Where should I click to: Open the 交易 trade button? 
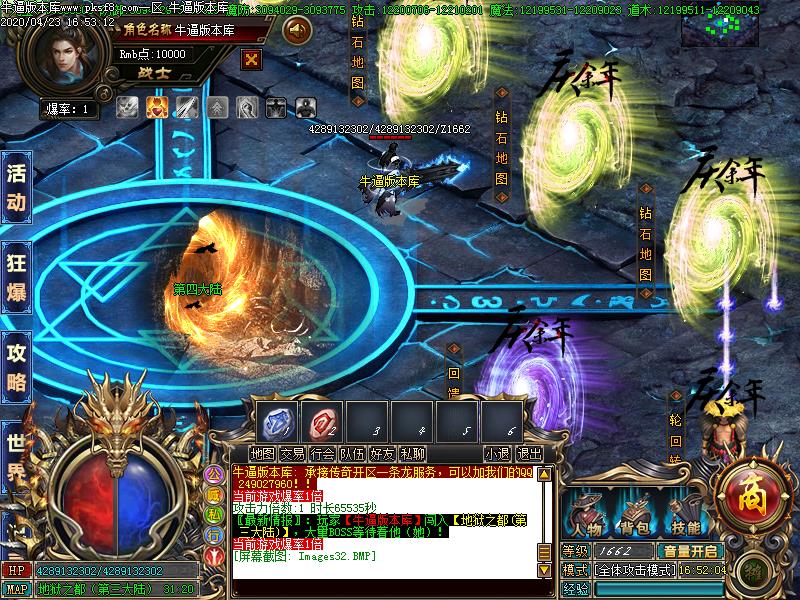[x=292, y=453]
